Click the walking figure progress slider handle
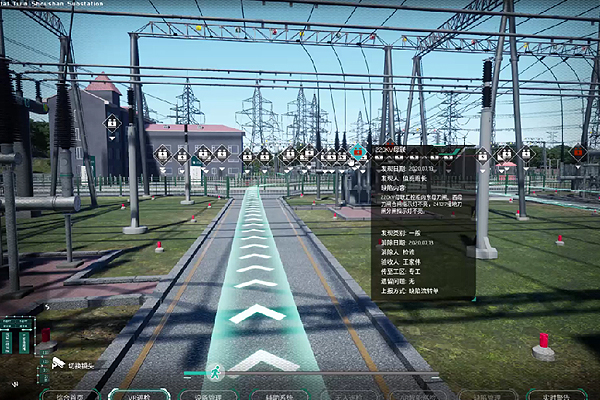The image size is (600, 400). click(x=215, y=372)
